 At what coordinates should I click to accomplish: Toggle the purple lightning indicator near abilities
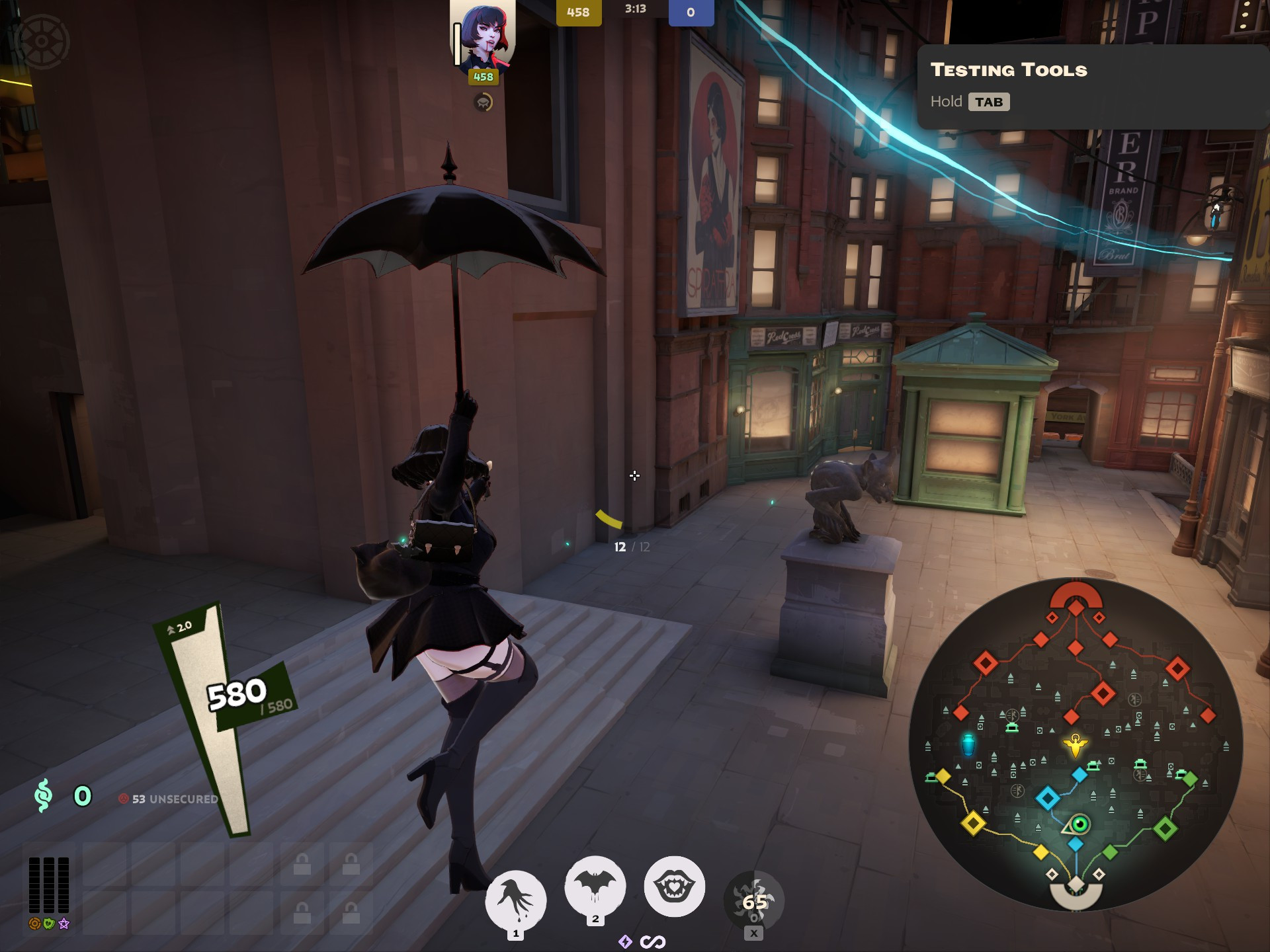(x=626, y=941)
